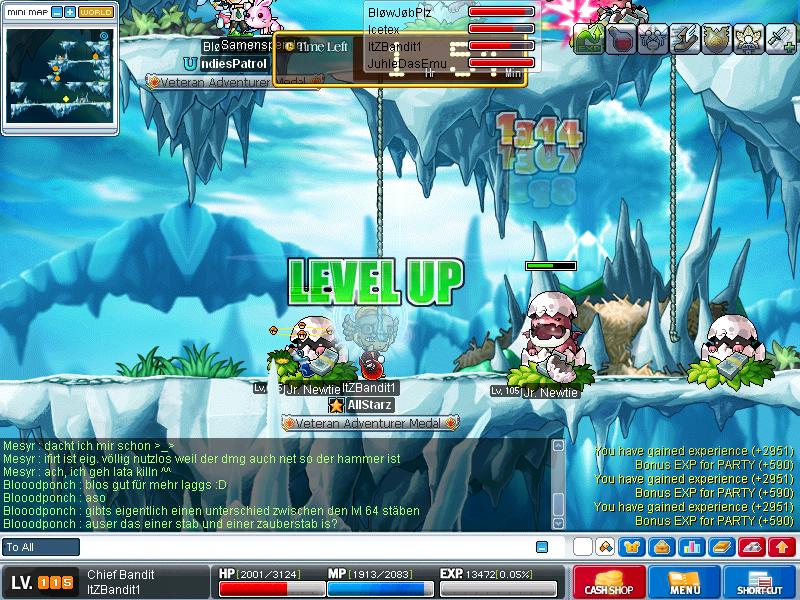Select the red potion buff icon

tap(620, 39)
